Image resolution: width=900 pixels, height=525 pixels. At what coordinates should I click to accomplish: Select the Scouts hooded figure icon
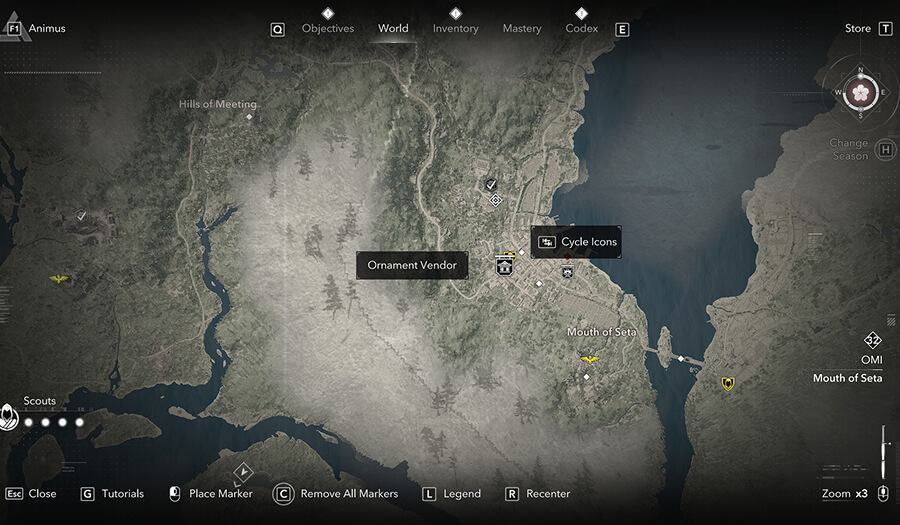[9, 418]
